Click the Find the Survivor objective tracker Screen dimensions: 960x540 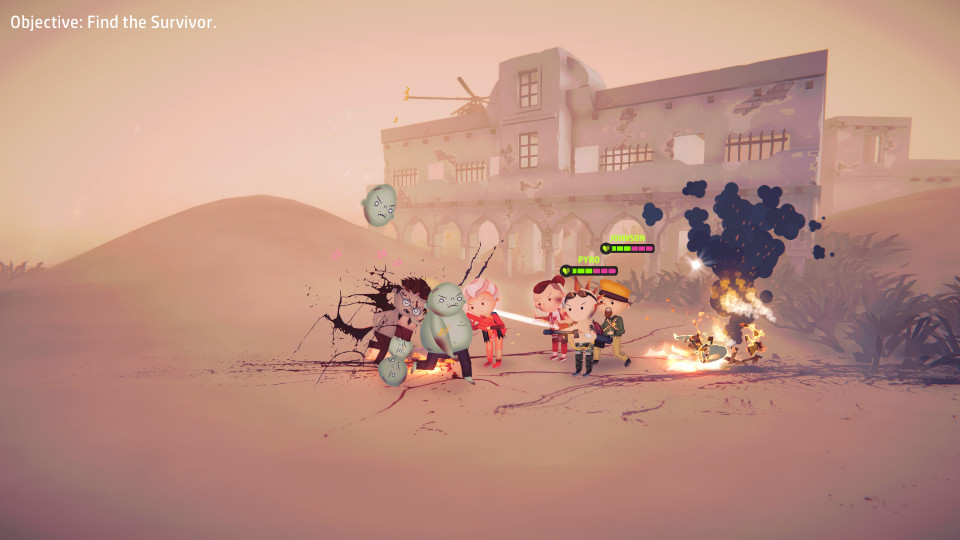(x=113, y=22)
